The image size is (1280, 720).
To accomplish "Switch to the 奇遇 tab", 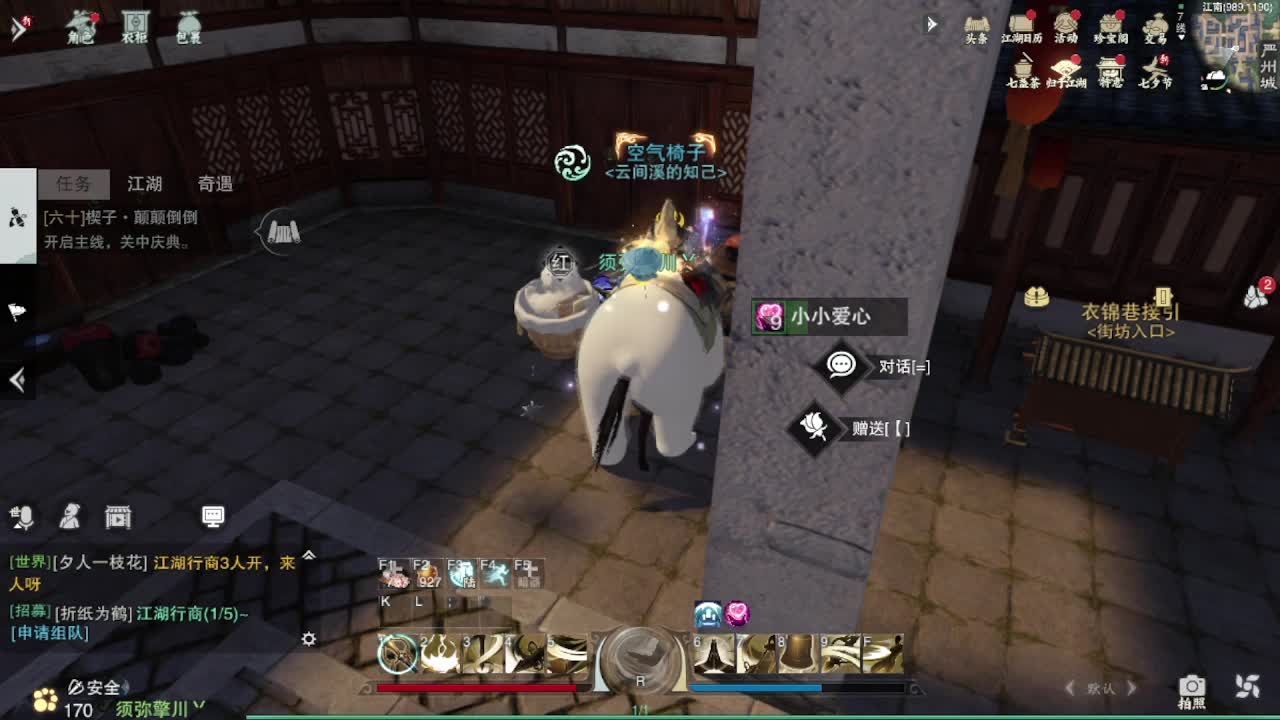I will pos(215,184).
